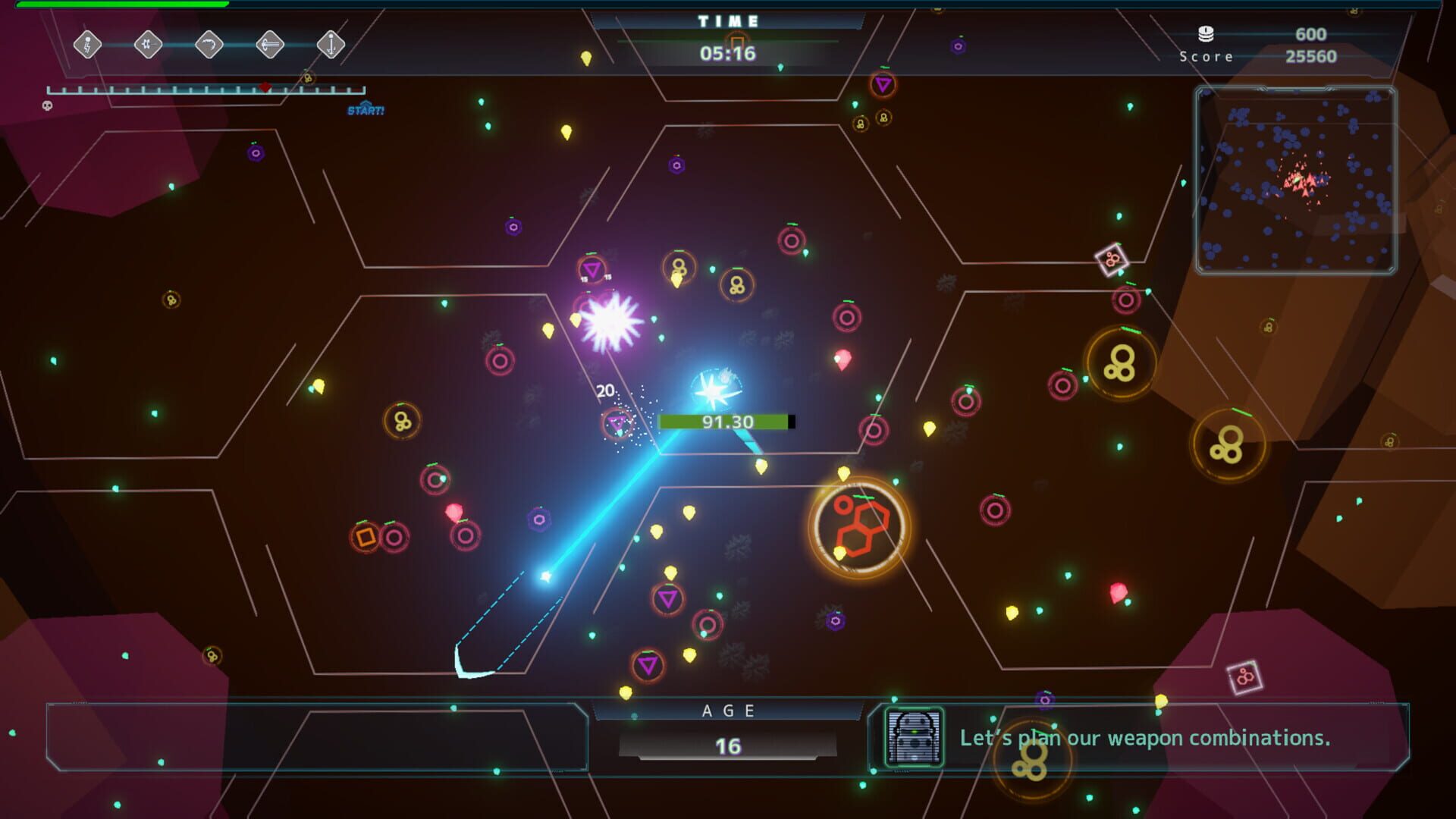Click the 05:16 countdown timer
This screenshot has height=819, width=1456.
(727, 53)
